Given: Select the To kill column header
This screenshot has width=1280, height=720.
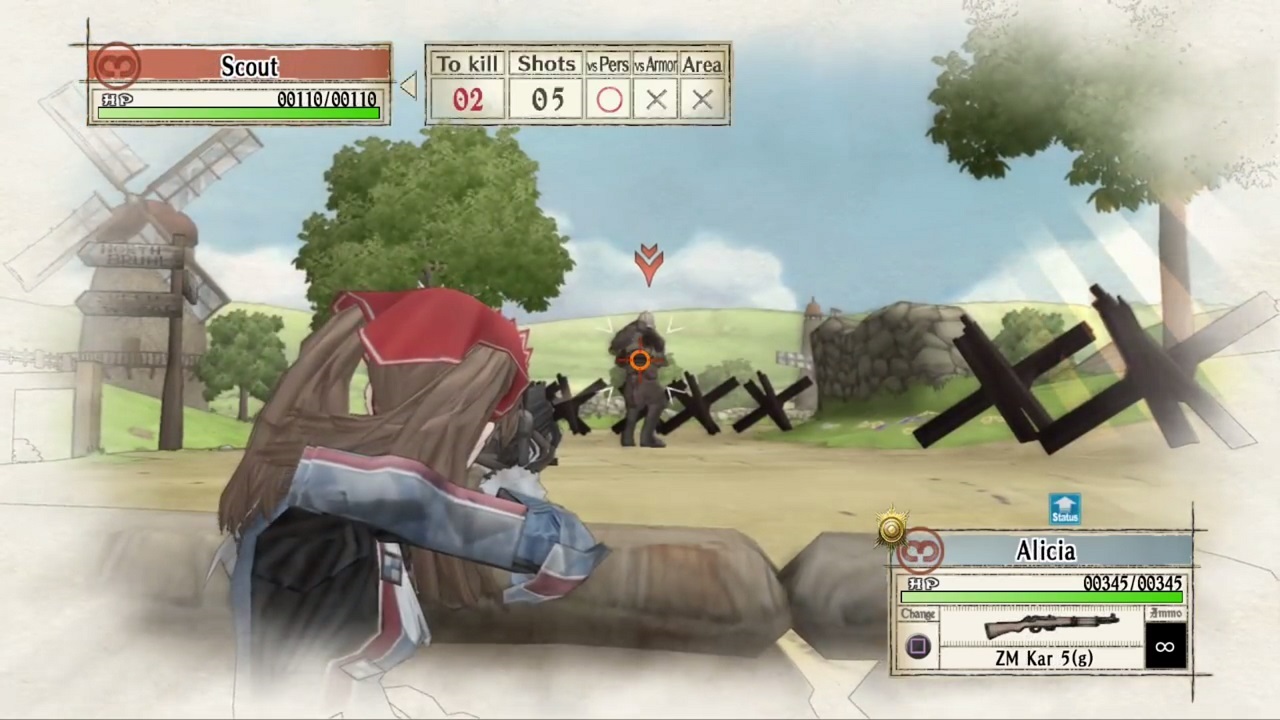Looking at the screenshot, I should click(467, 64).
